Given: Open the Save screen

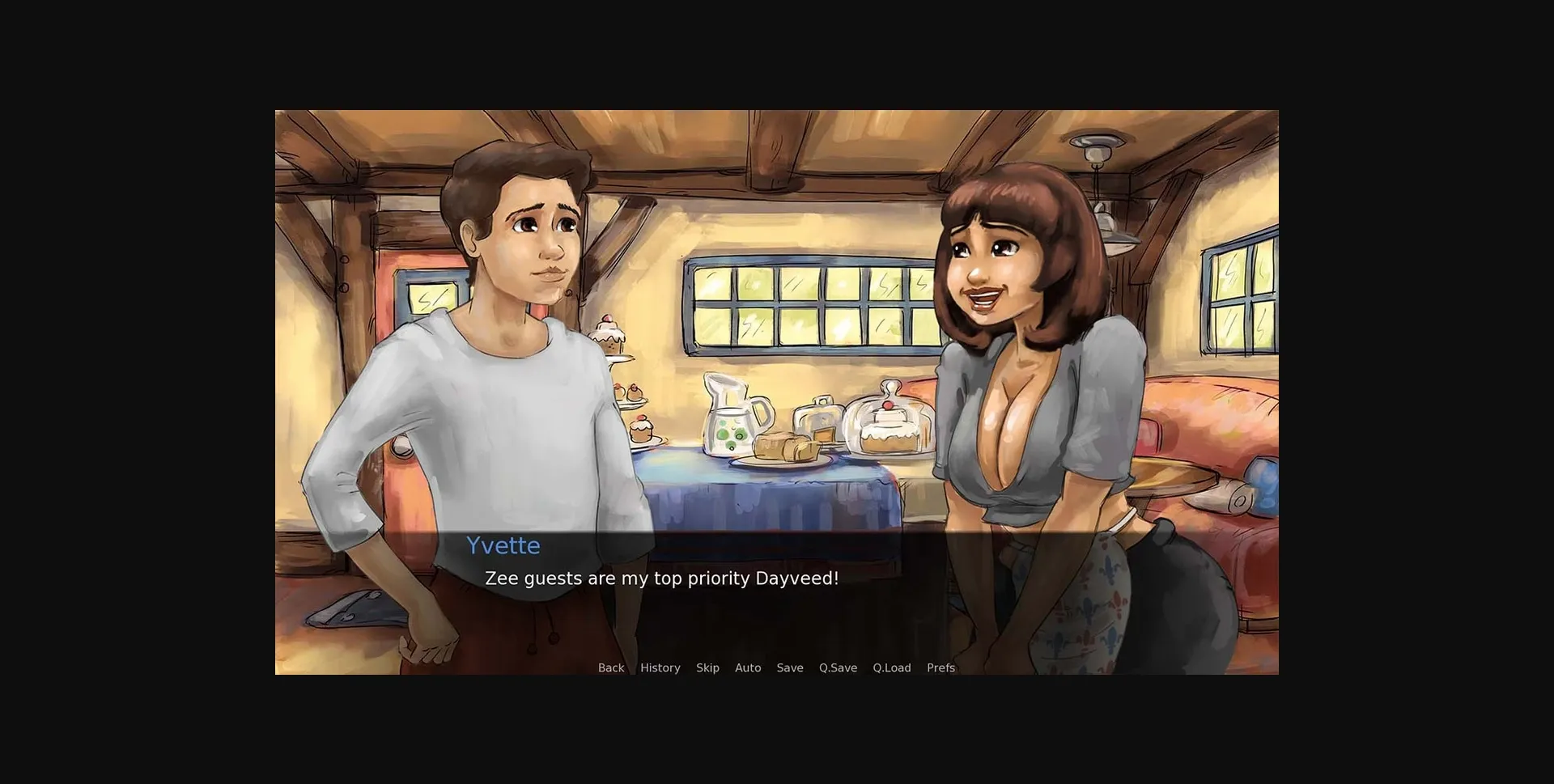Looking at the screenshot, I should point(789,667).
